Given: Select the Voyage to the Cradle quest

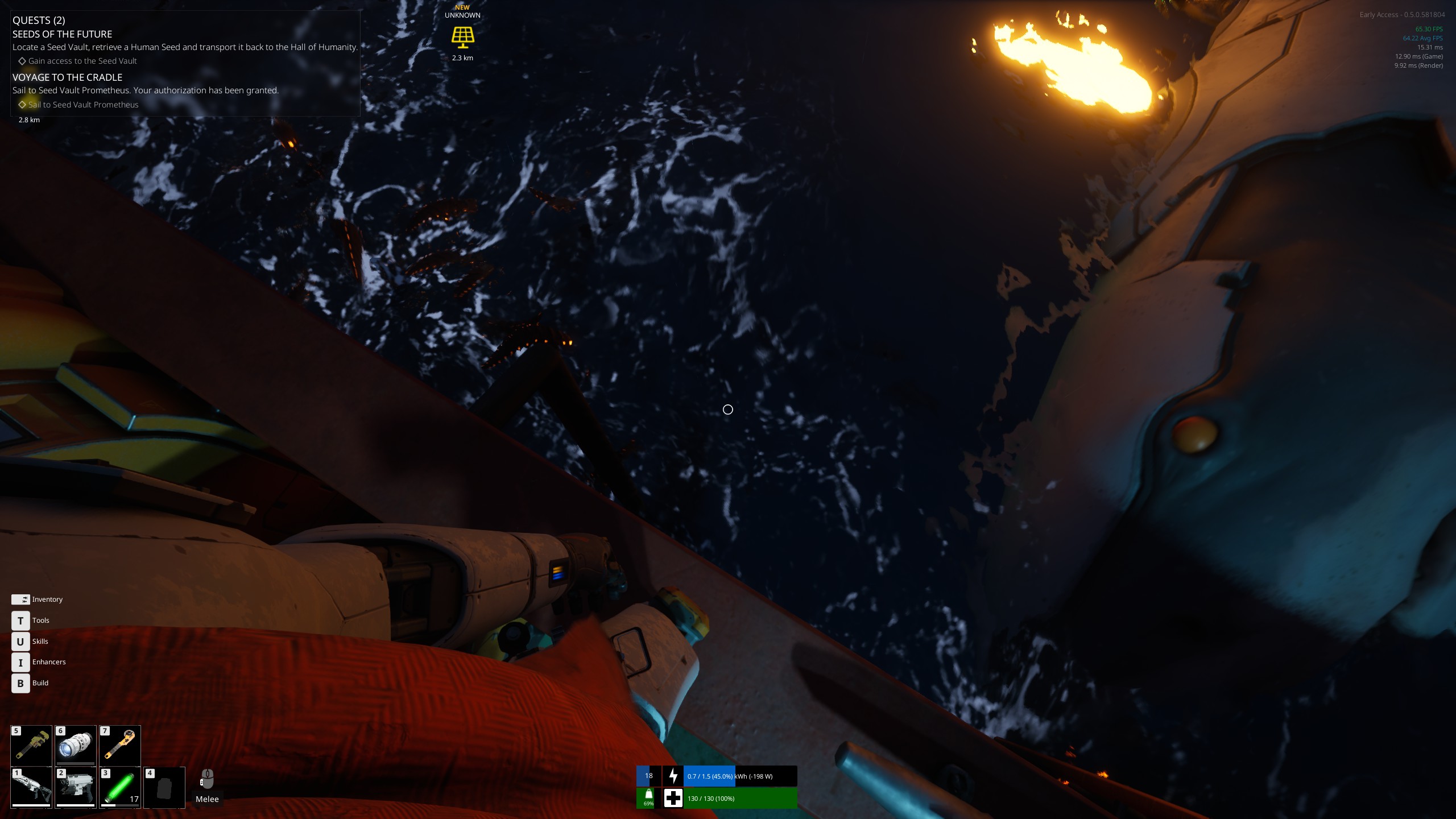Looking at the screenshot, I should click(x=68, y=77).
